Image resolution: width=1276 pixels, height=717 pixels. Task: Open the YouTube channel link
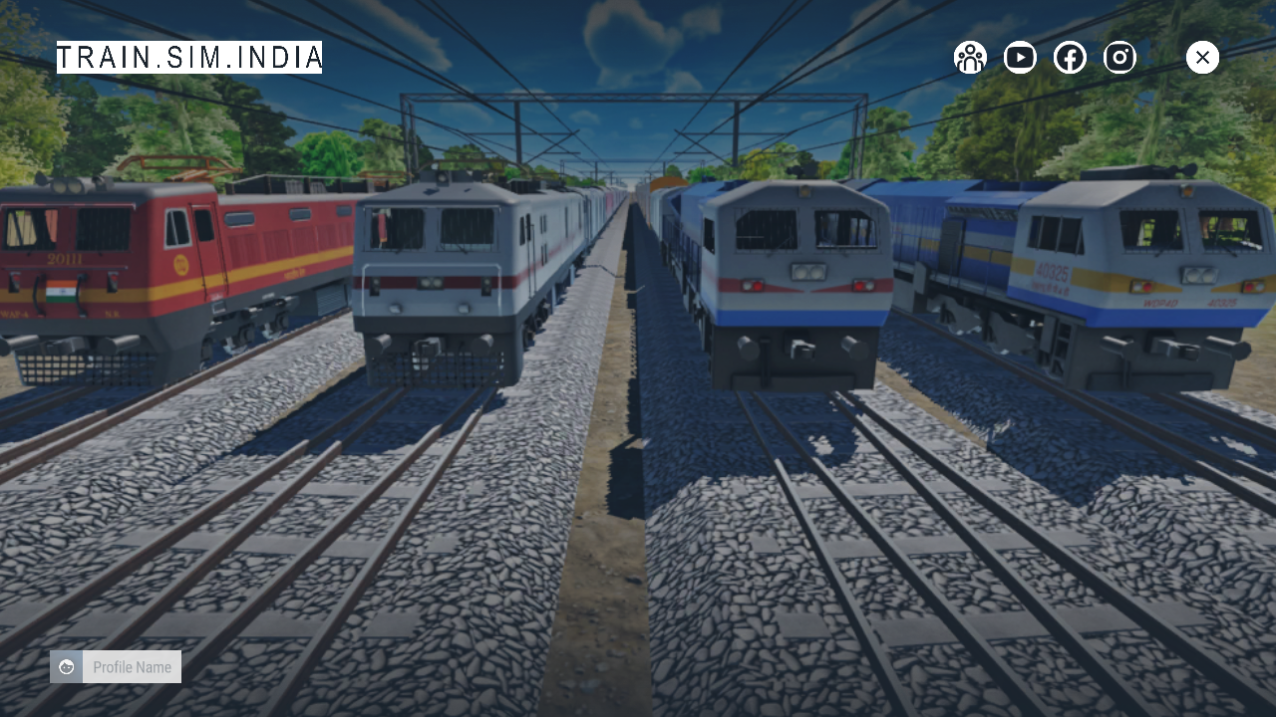[1019, 58]
